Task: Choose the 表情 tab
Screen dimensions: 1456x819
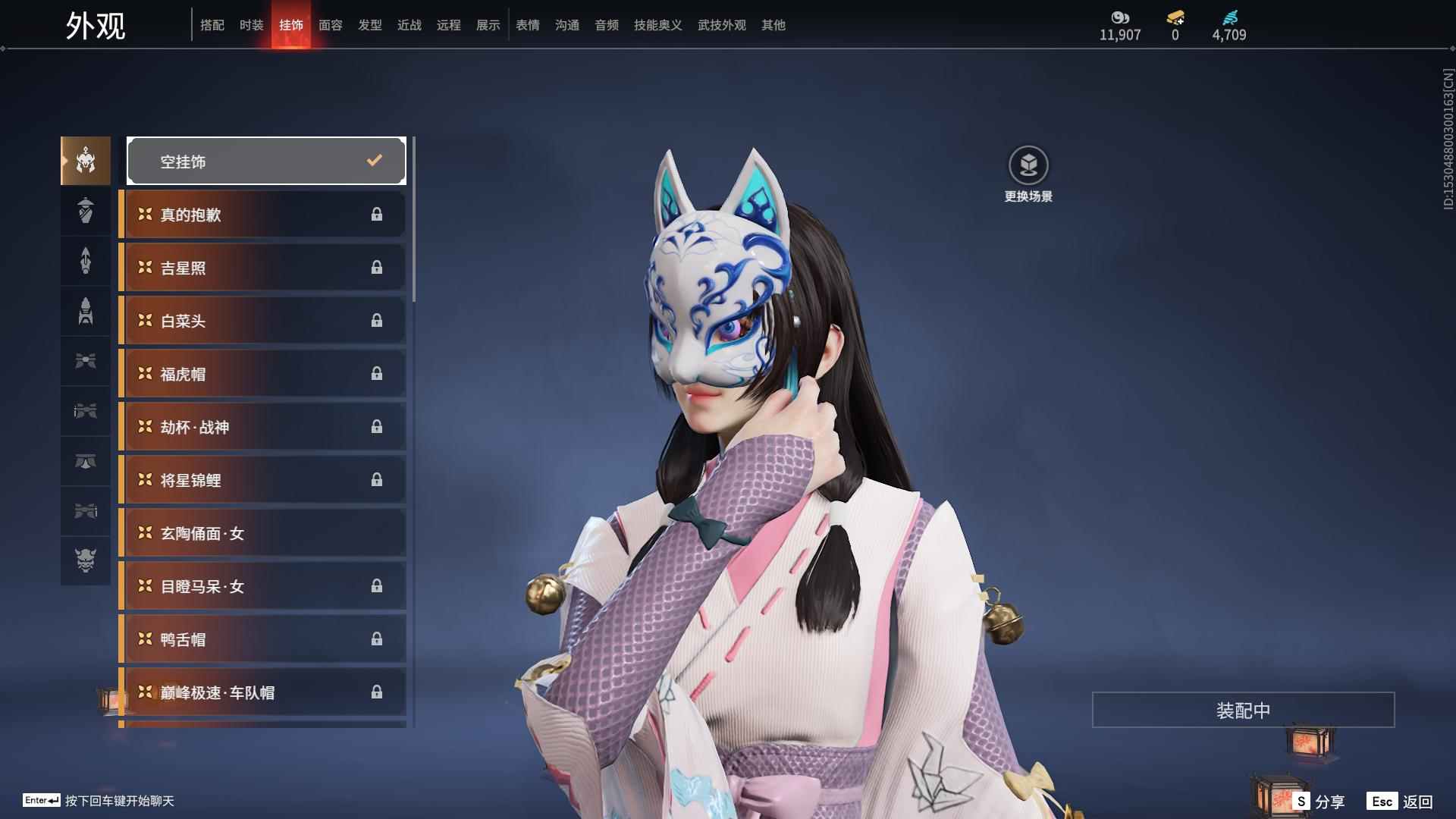Action: tap(527, 25)
